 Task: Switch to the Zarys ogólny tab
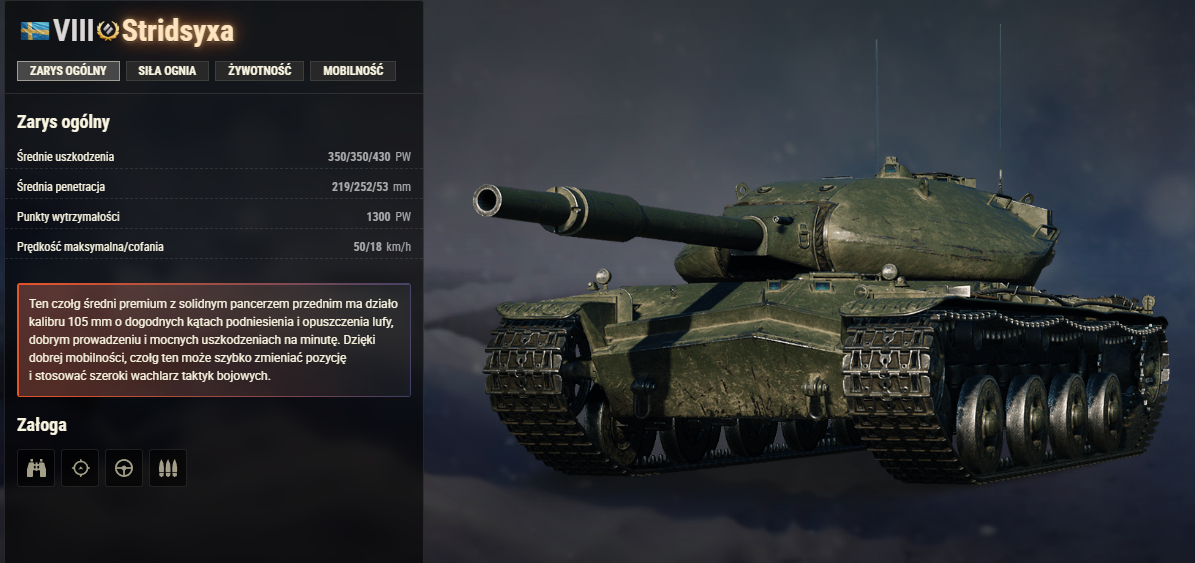68,71
